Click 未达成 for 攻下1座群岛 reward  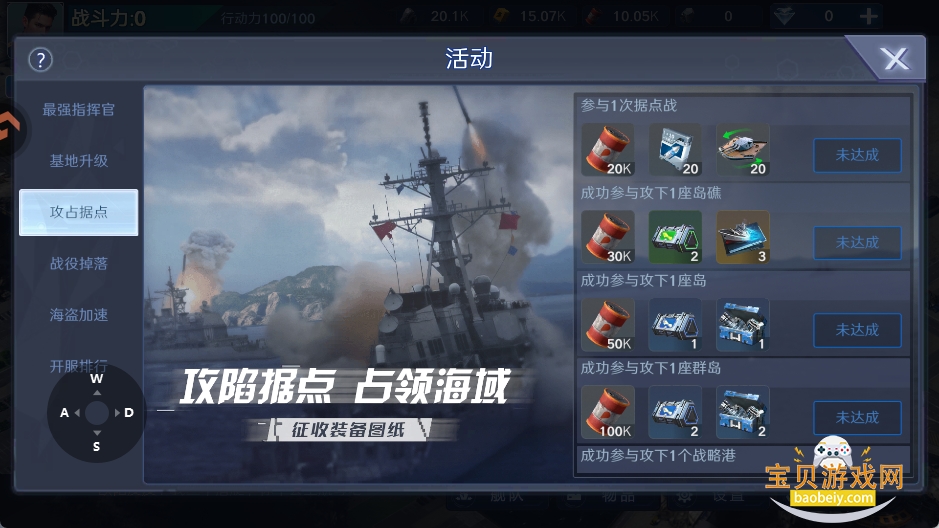point(856,417)
